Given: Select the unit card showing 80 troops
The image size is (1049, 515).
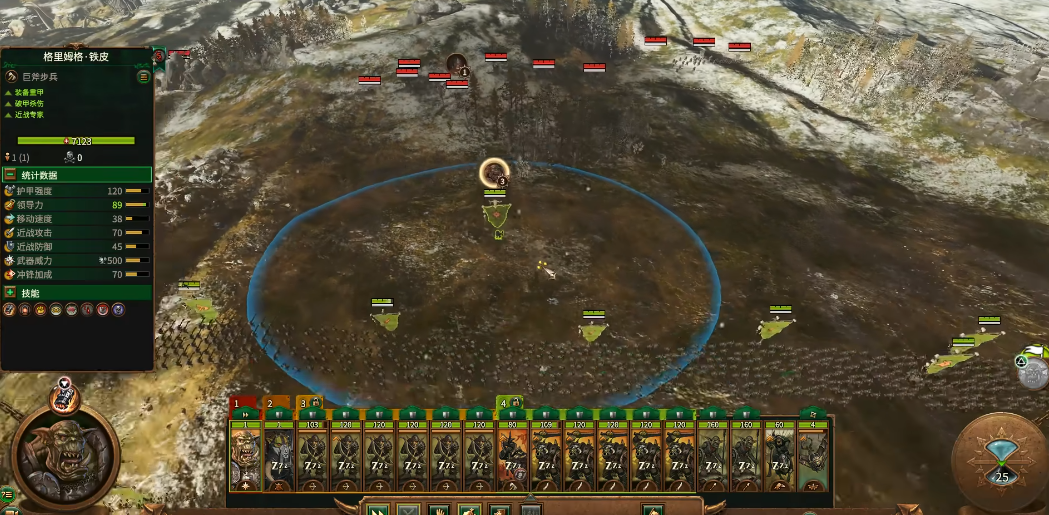Looking at the screenshot, I should click(x=512, y=457).
